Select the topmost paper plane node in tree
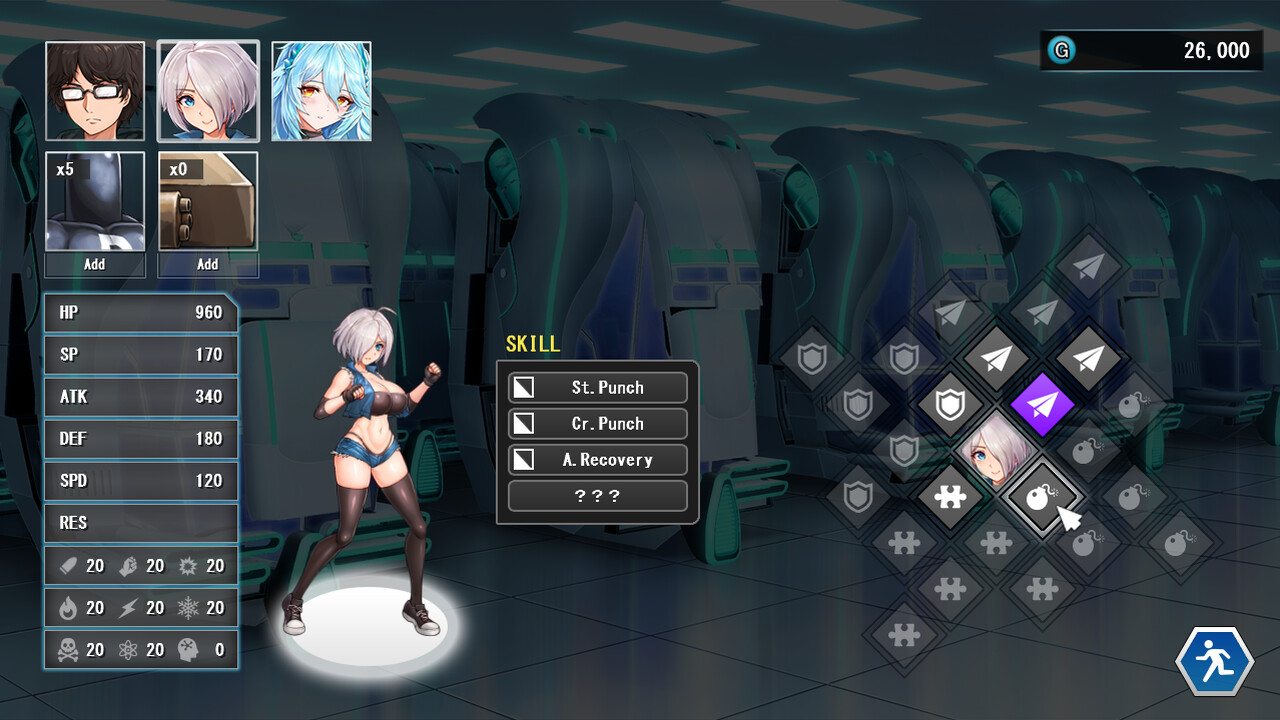 tap(1088, 268)
